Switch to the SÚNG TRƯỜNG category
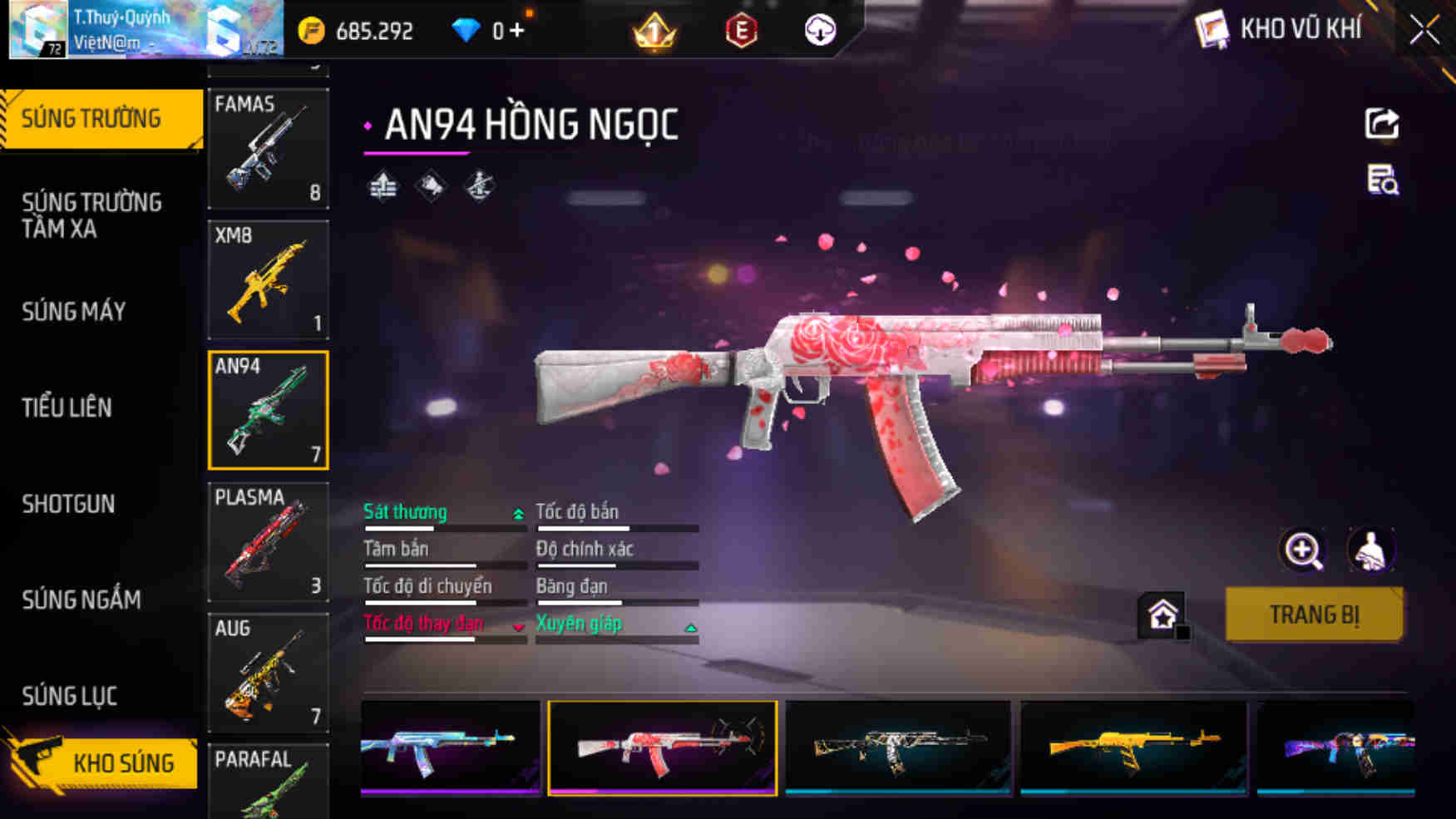The width and height of the screenshot is (1456, 819). click(x=100, y=119)
